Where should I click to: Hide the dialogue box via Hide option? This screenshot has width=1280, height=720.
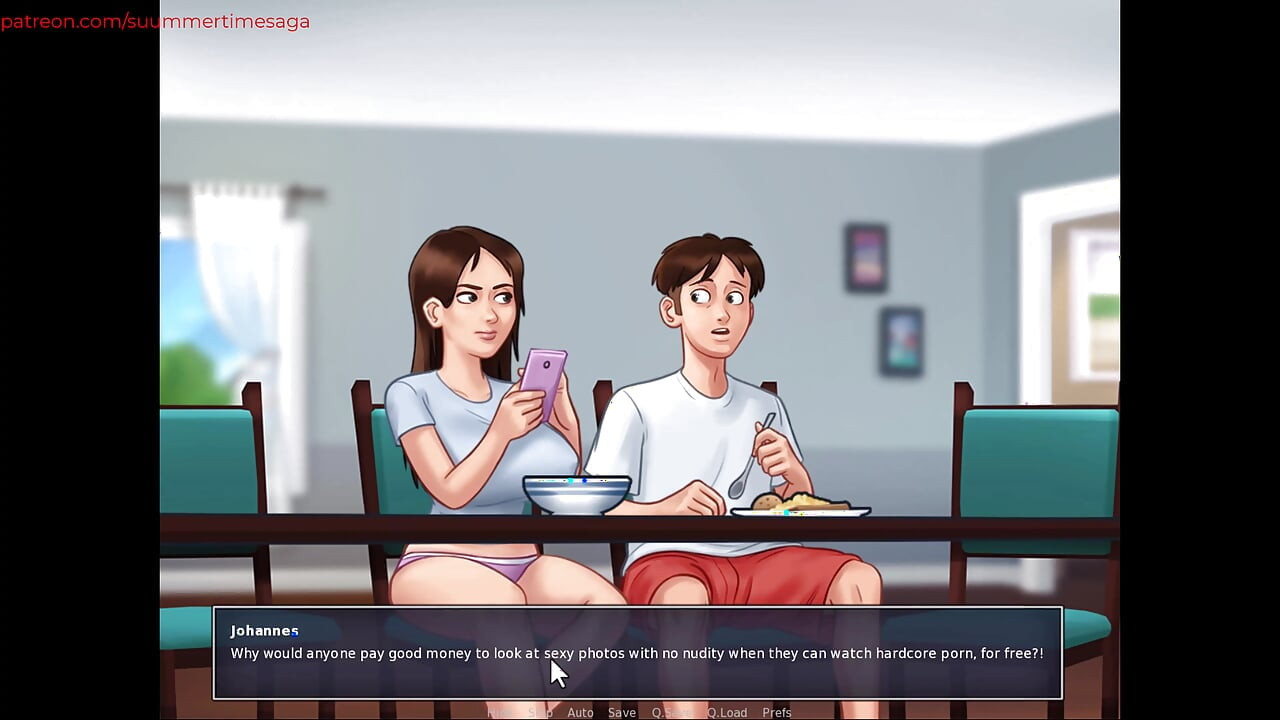(500, 712)
